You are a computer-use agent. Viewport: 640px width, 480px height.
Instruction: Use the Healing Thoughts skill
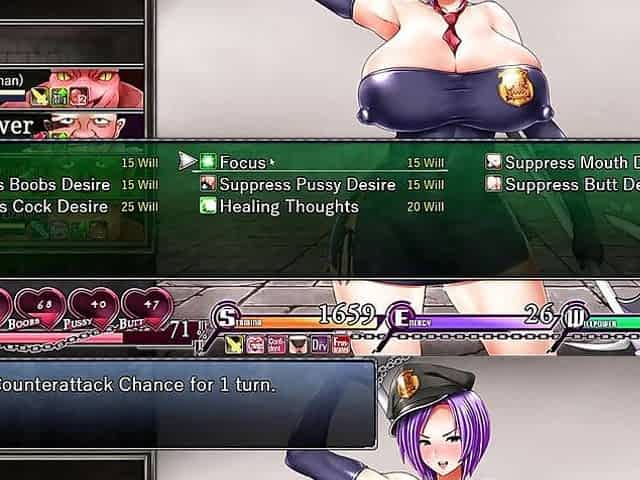(x=288, y=207)
